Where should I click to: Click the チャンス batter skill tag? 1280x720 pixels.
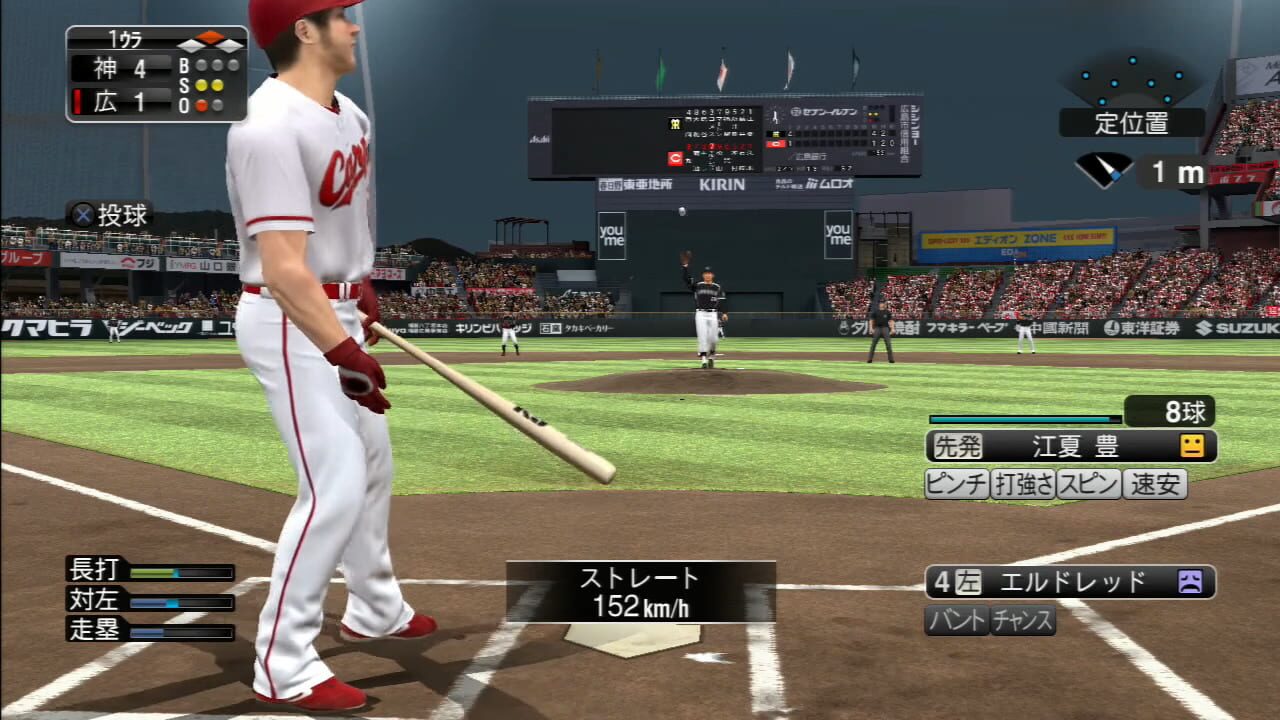point(1023,620)
